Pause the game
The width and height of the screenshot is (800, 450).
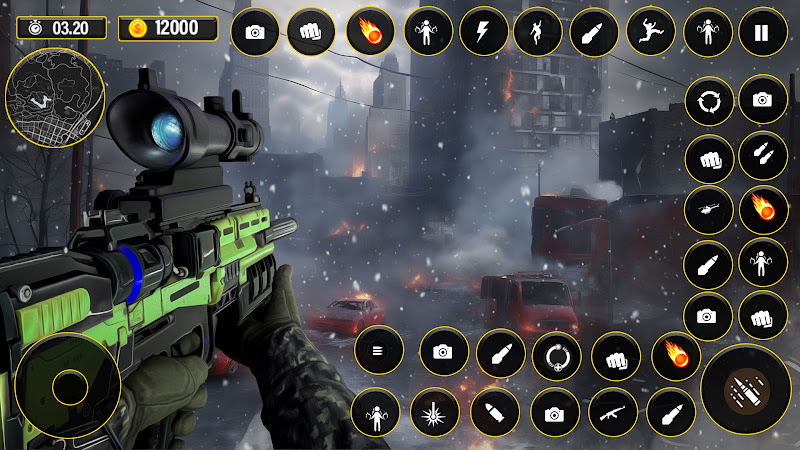click(762, 33)
